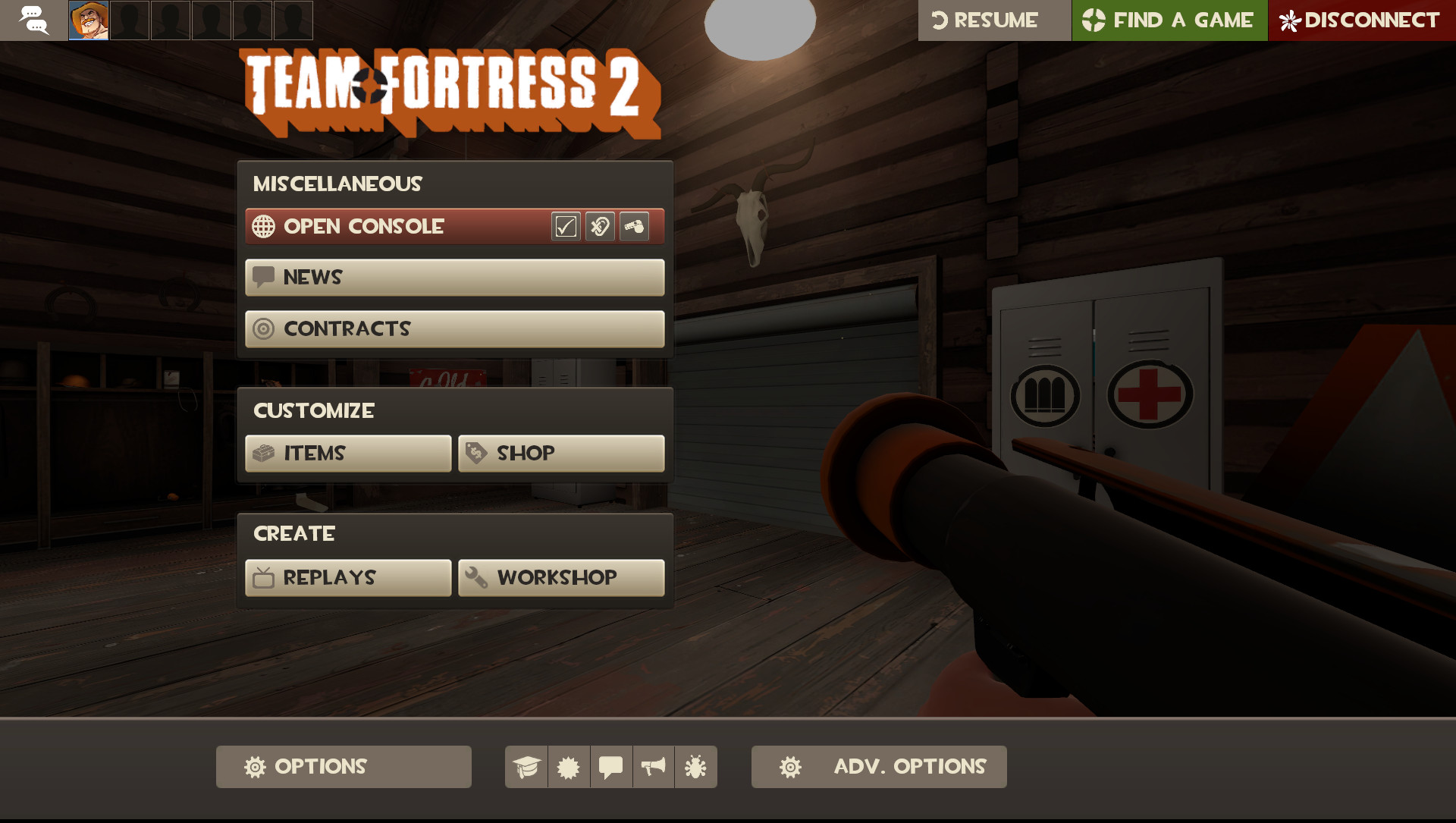Click the globe icon beside Open Console
The image size is (1456, 823).
[263, 226]
